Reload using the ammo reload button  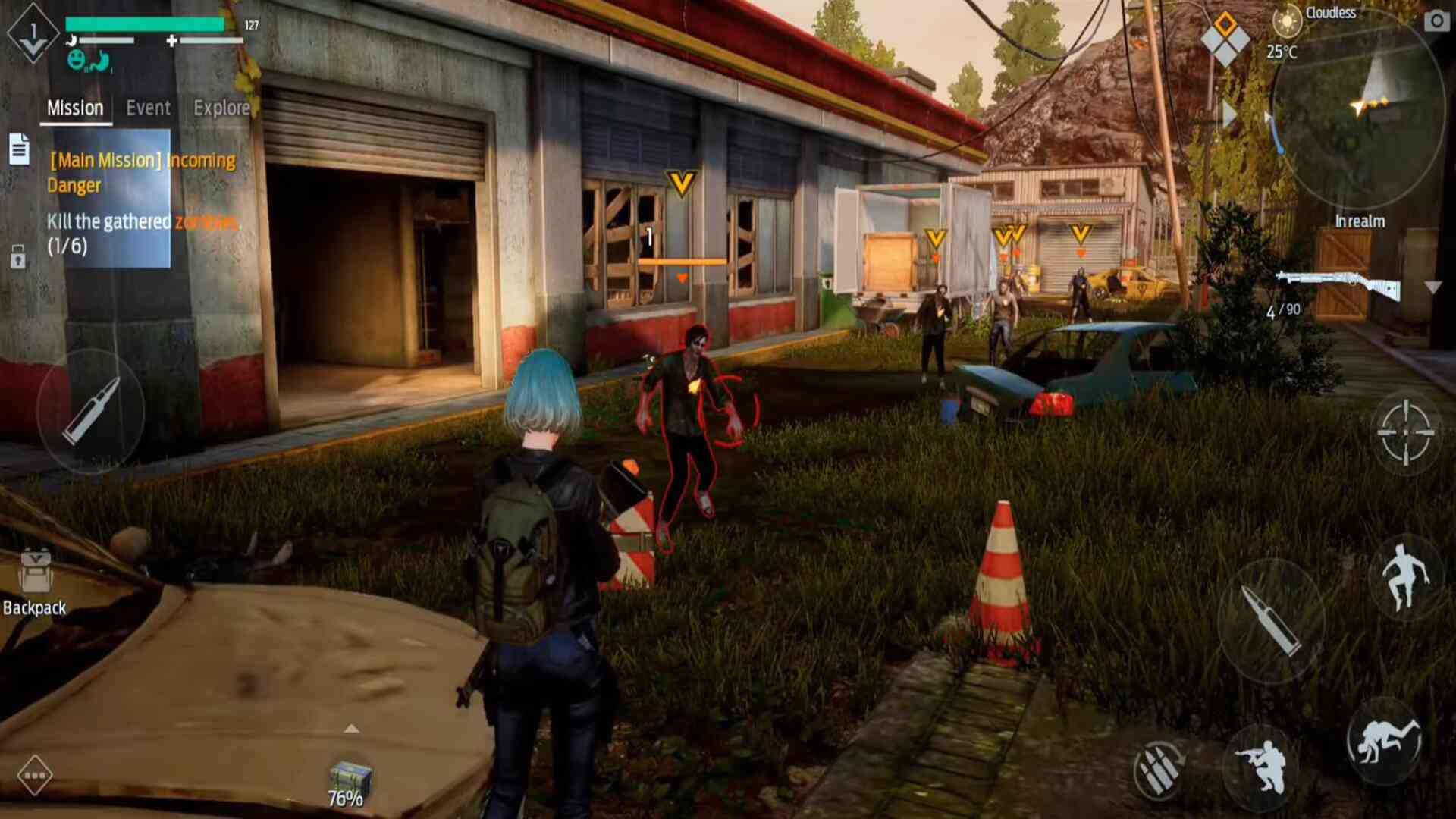(1159, 770)
